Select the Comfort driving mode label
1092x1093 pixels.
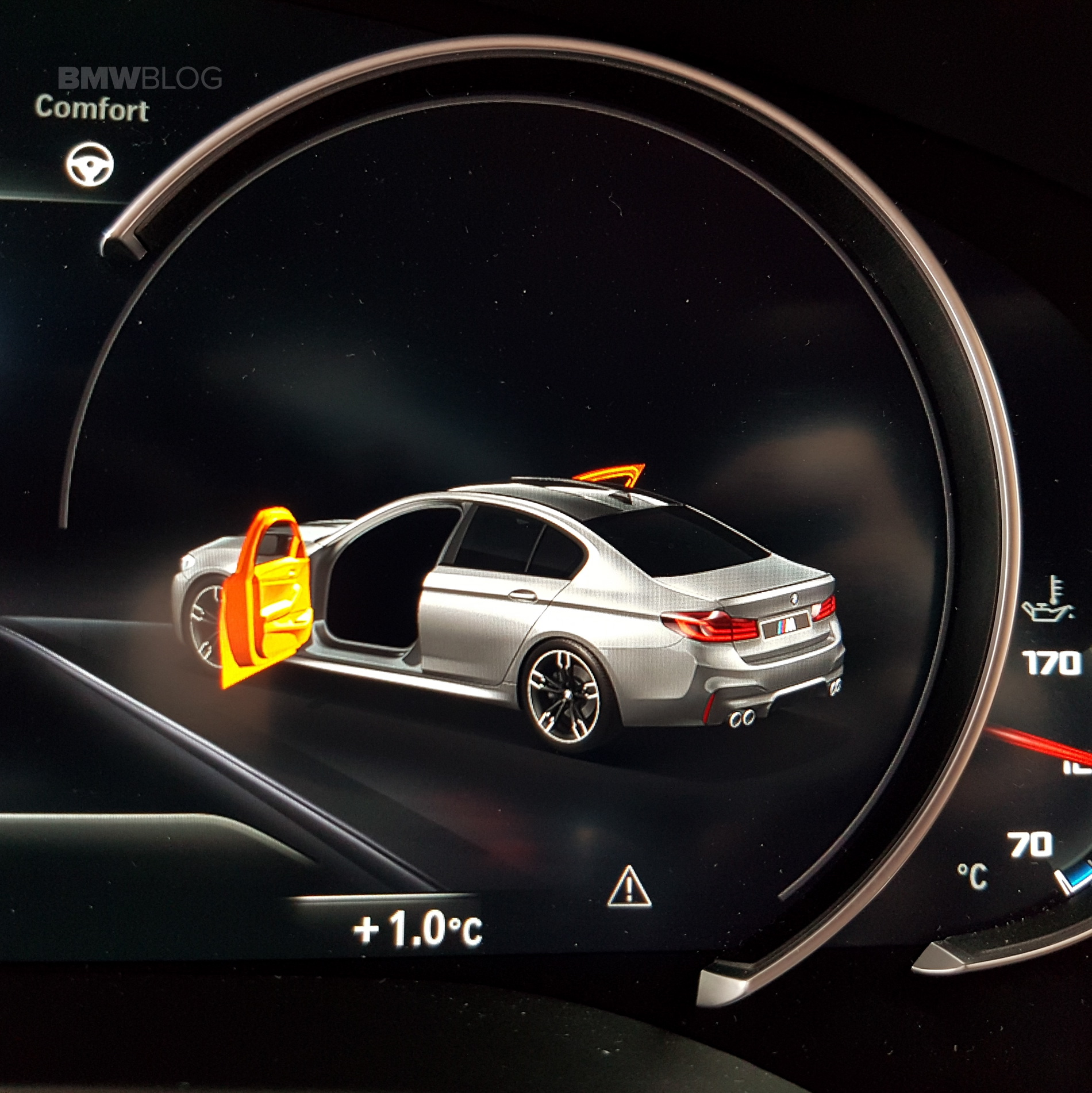tap(92, 109)
